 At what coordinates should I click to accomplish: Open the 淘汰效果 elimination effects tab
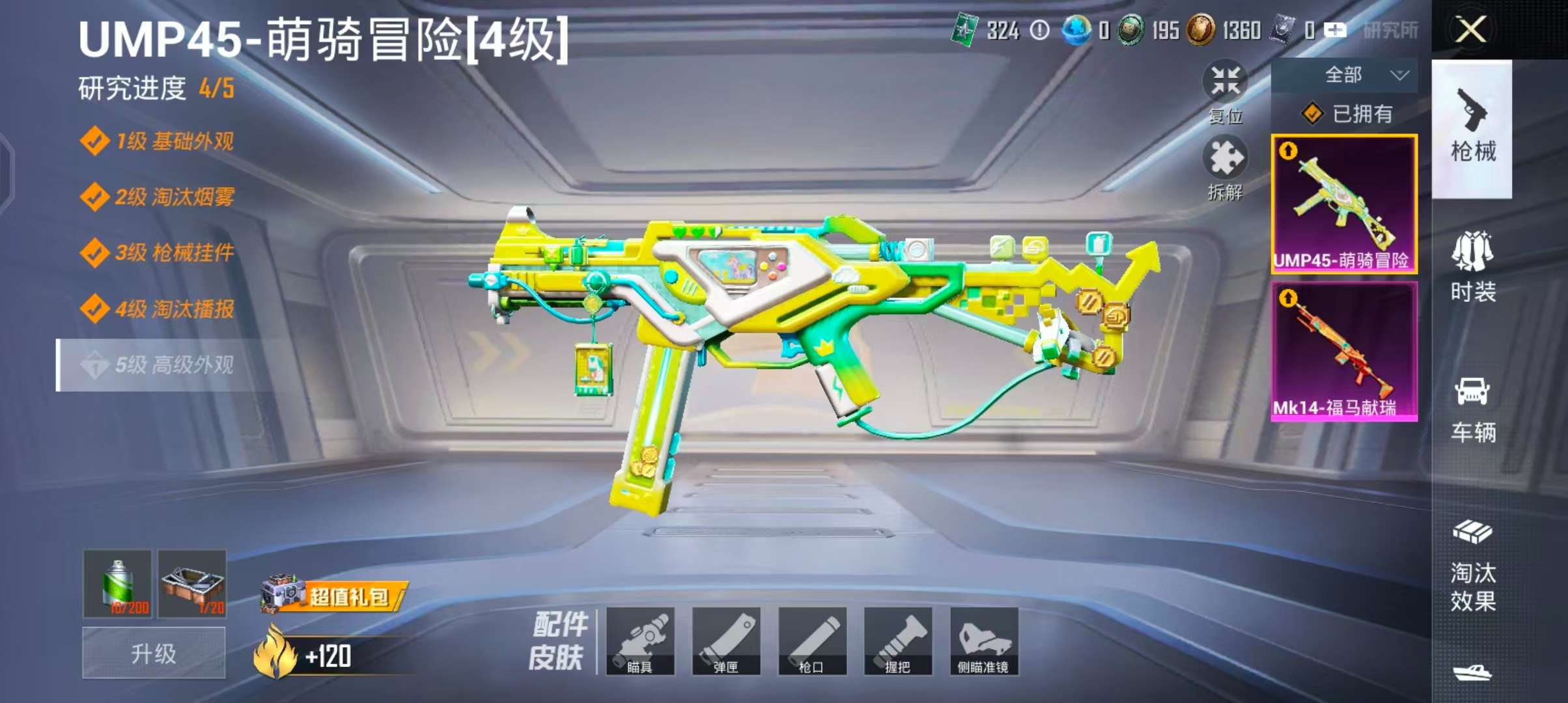click(x=1472, y=566)
